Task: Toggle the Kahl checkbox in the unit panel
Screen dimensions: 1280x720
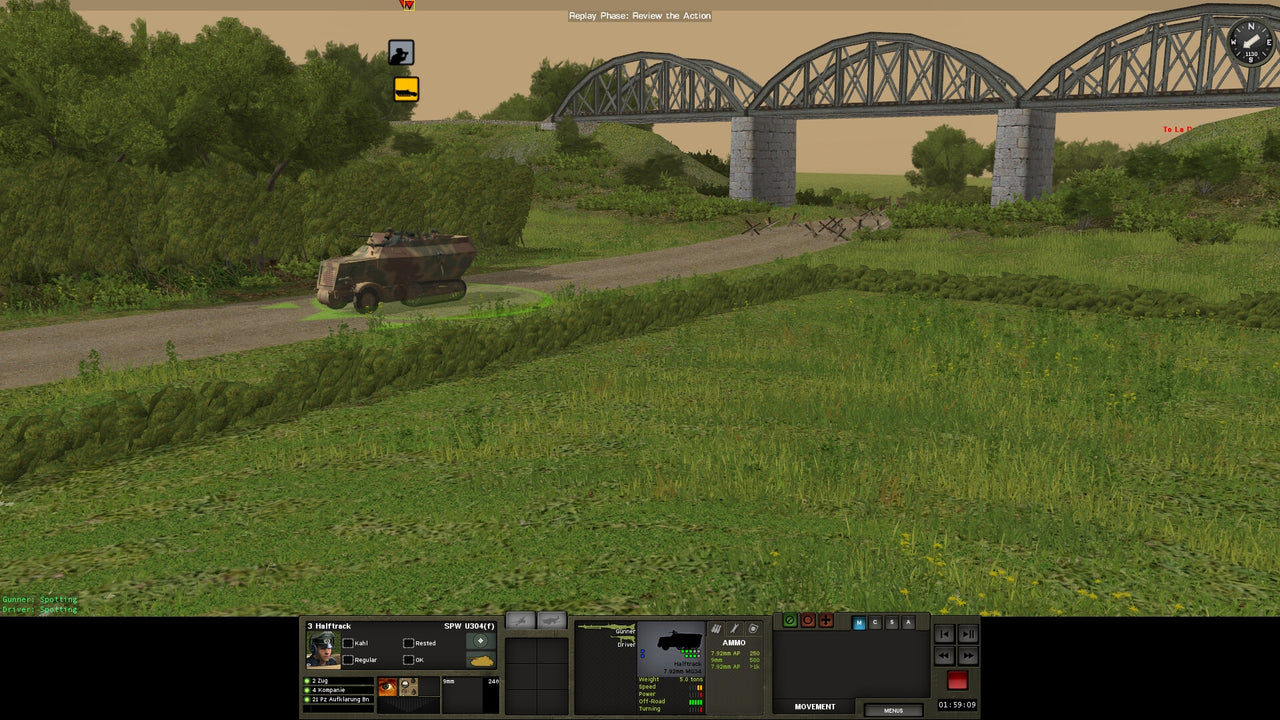Action: [x=348, y=643]
